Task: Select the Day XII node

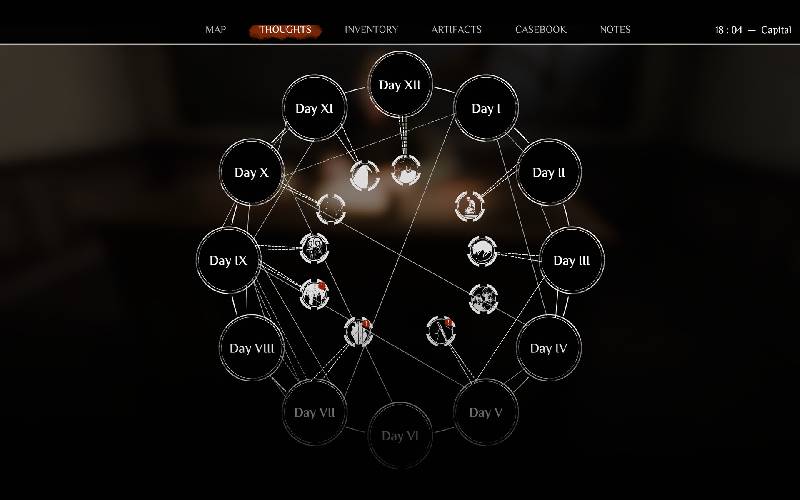Action: [x=401, y=85]
